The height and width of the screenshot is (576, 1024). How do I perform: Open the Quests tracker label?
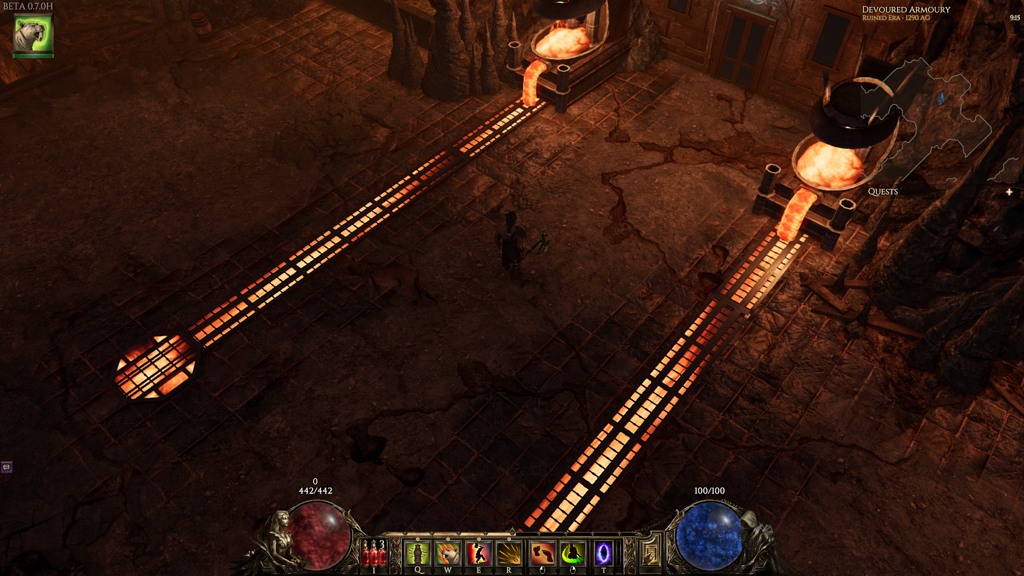[x=882, y=191]
